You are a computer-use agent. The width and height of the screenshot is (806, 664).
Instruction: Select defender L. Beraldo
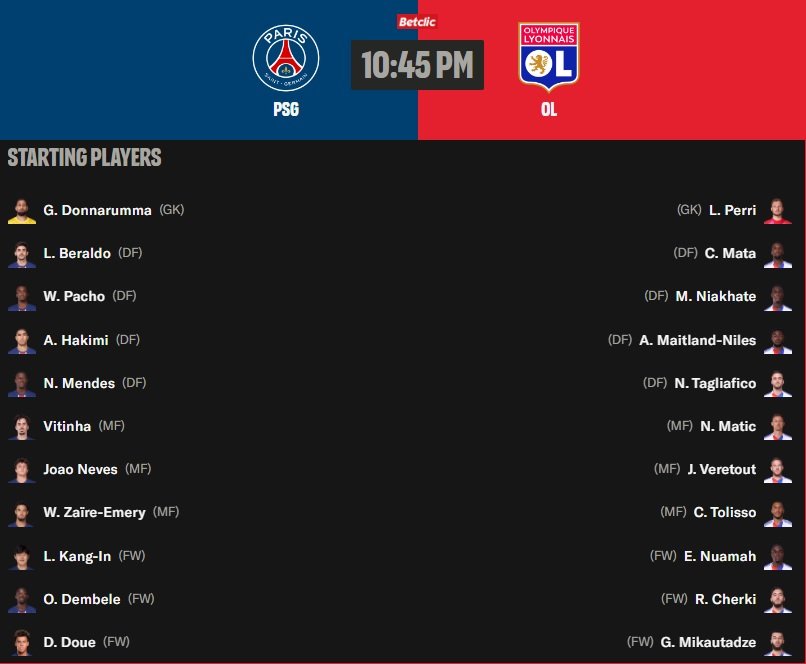tap(77, 253)
